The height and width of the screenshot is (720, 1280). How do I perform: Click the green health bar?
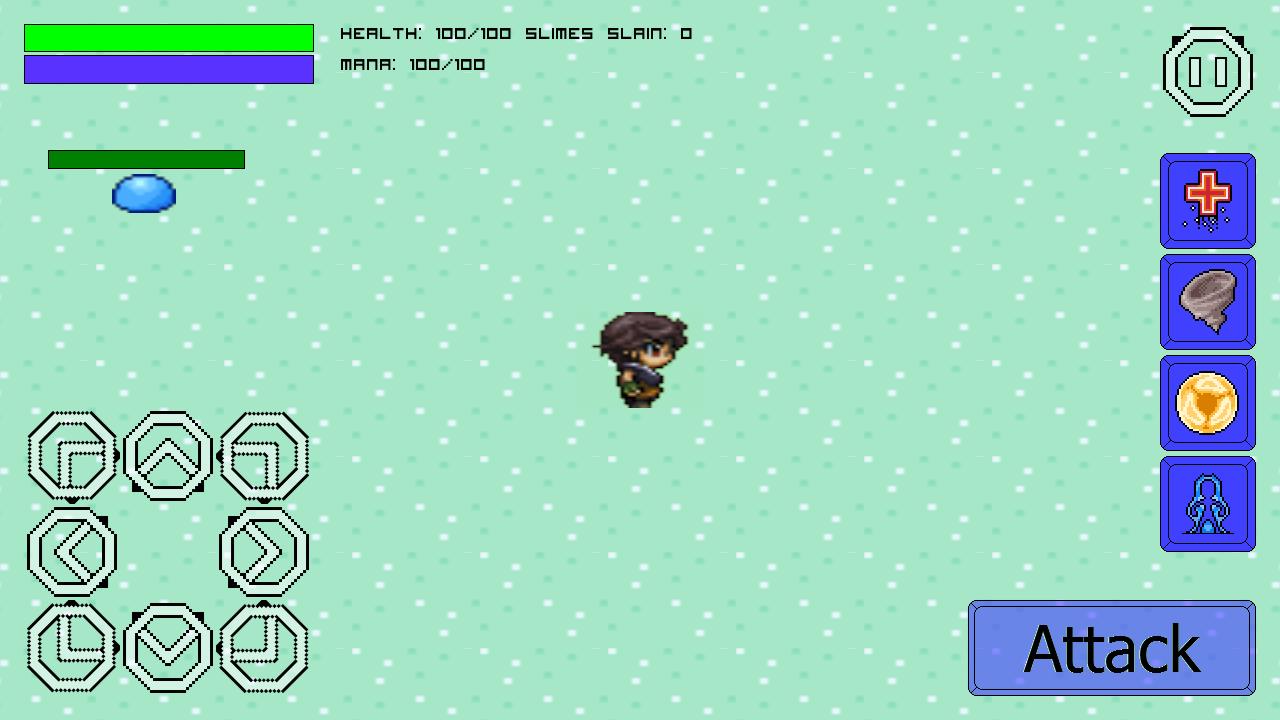pyautogui.click(x=168, y=36)
